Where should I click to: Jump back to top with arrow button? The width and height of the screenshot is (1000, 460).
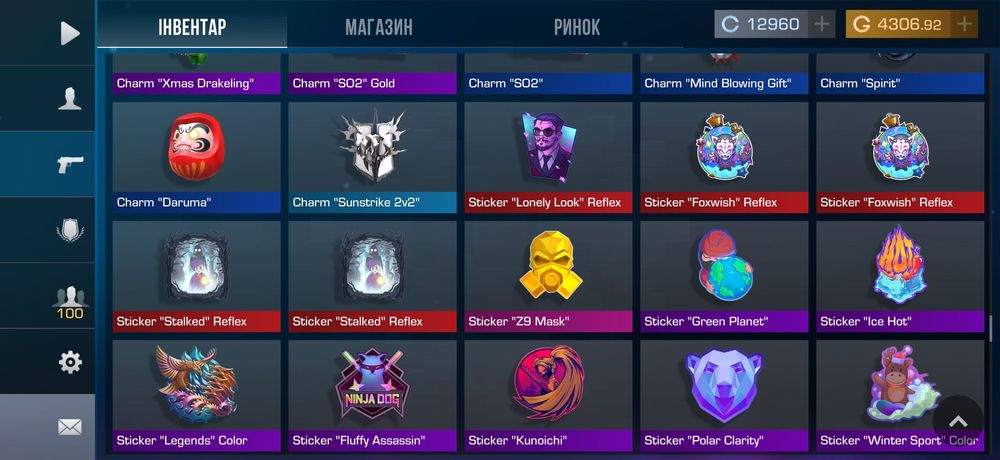coord(958,421)
